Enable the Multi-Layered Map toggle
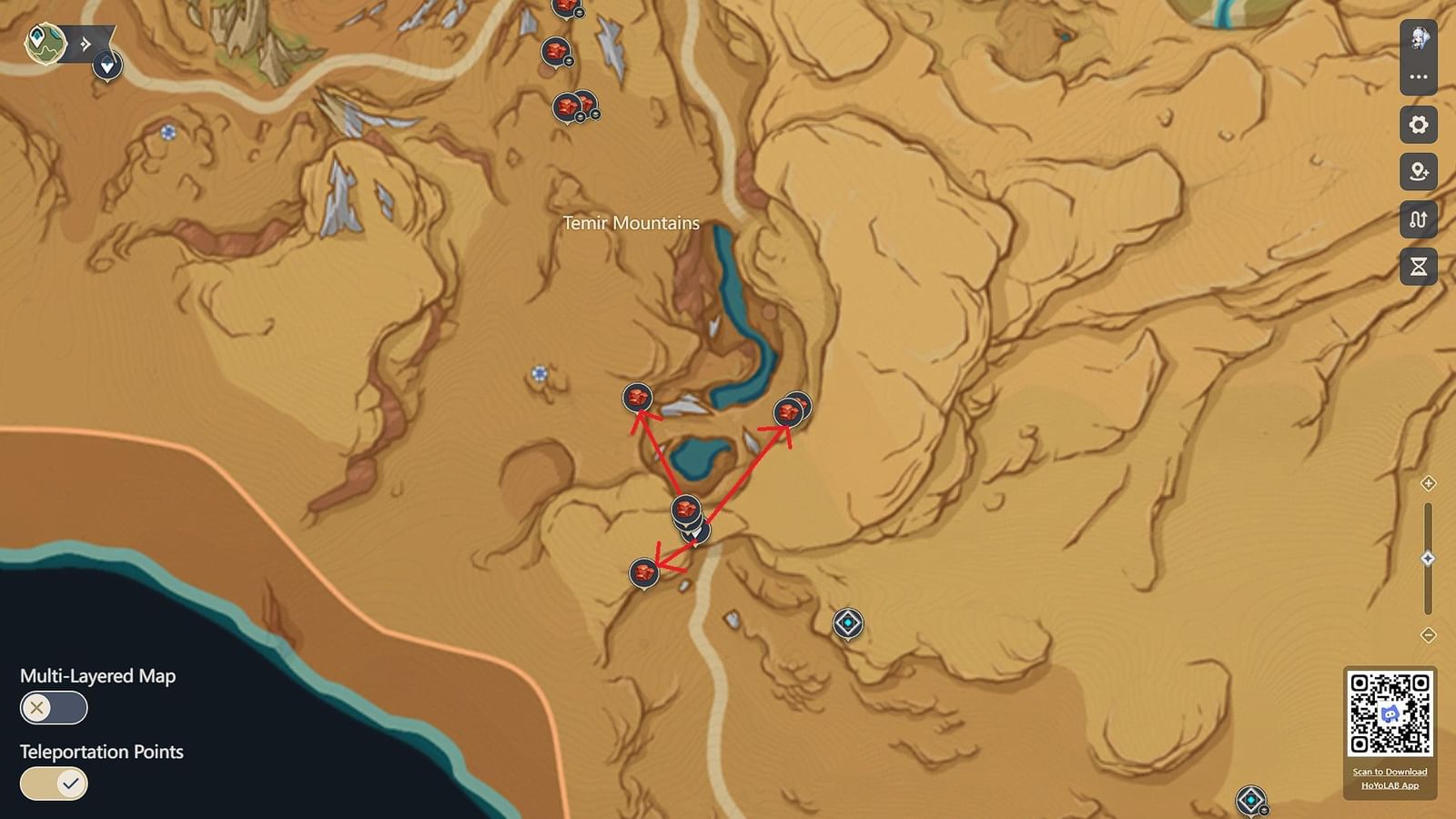The height and width of the screenshot is (819, 1456). (53, 706)
